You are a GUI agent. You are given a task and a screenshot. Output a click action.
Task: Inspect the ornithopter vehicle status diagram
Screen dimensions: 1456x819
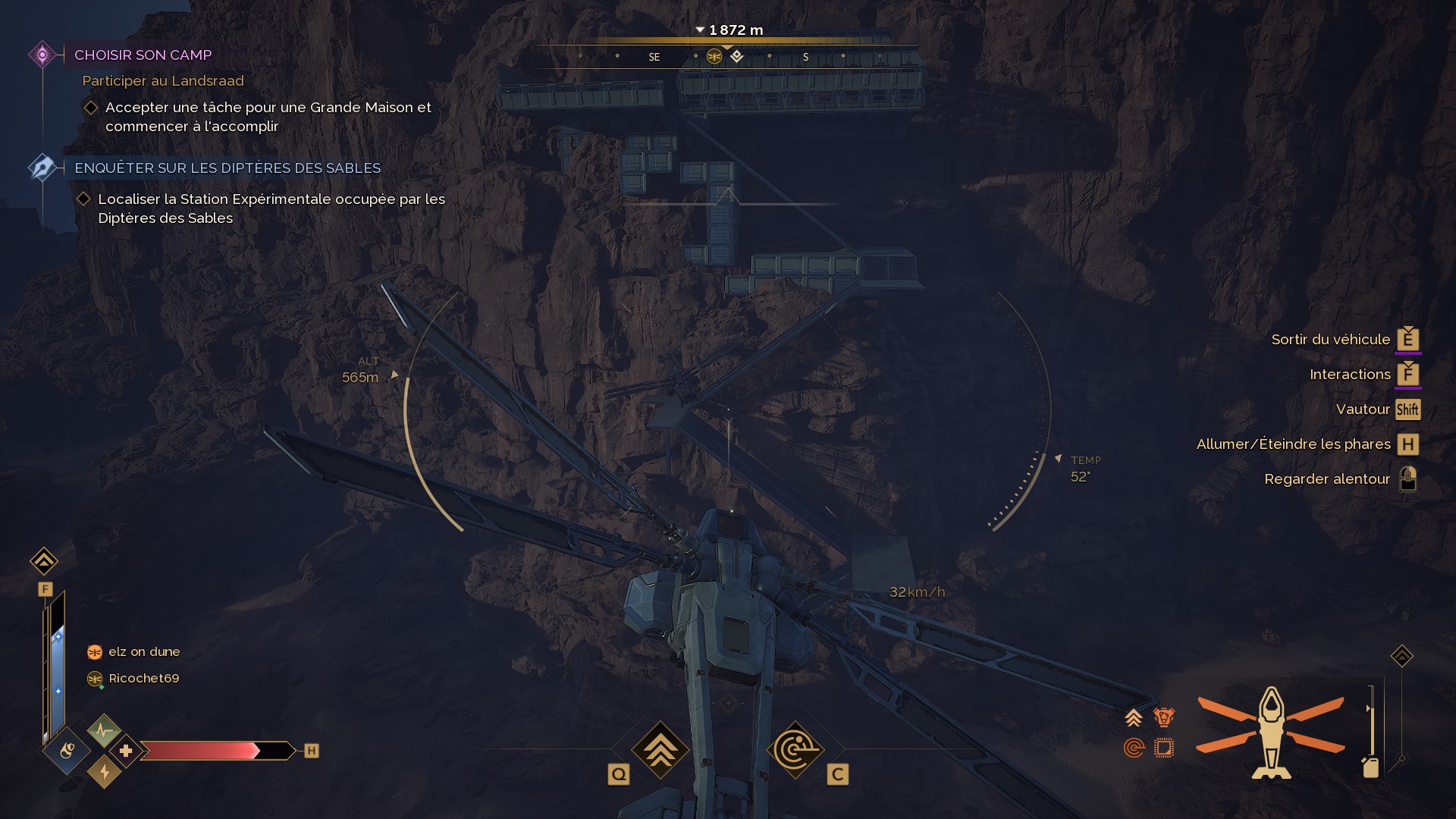(1271, 732)
